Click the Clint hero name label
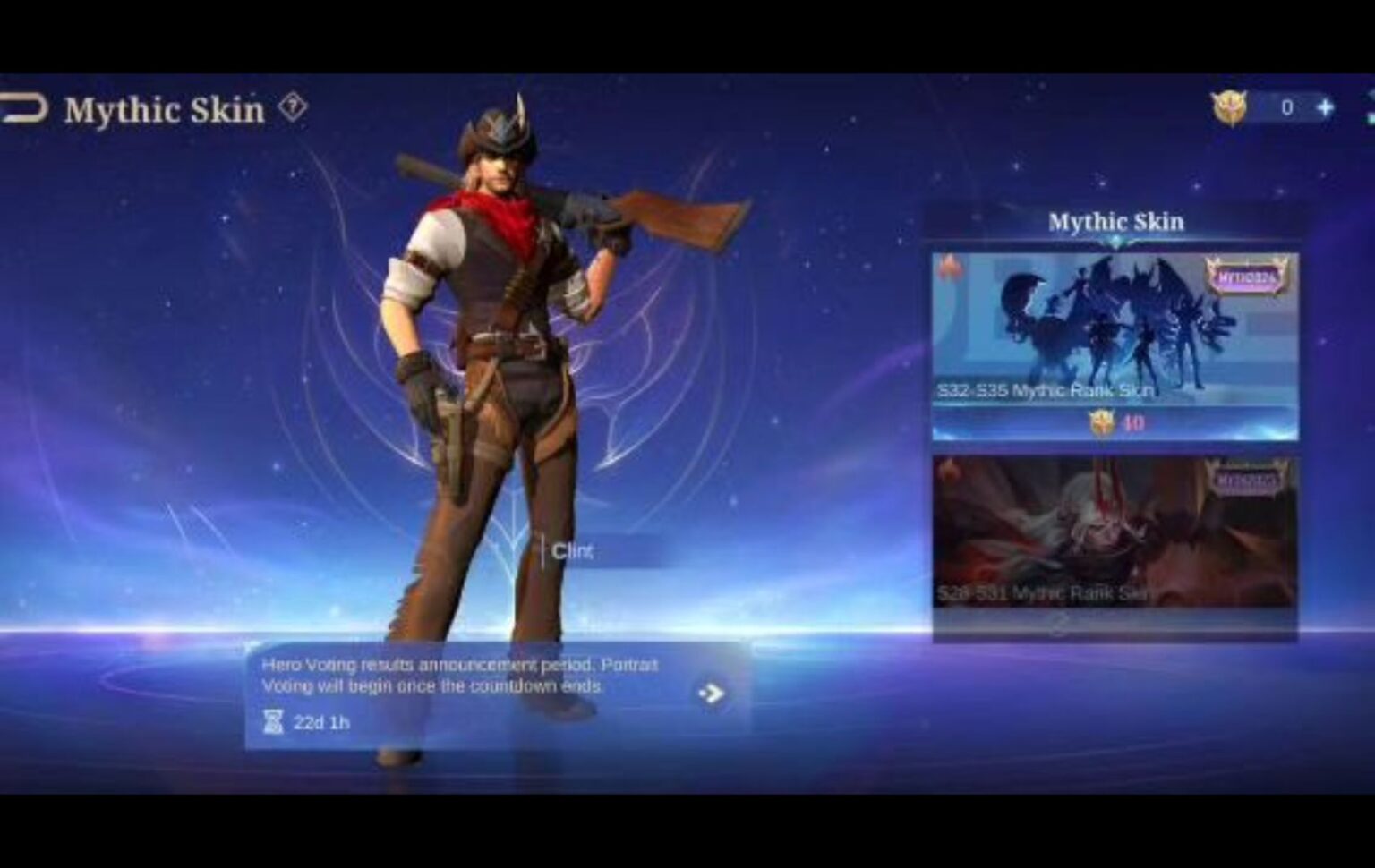The image size is (1375, 868). [573, 551]
